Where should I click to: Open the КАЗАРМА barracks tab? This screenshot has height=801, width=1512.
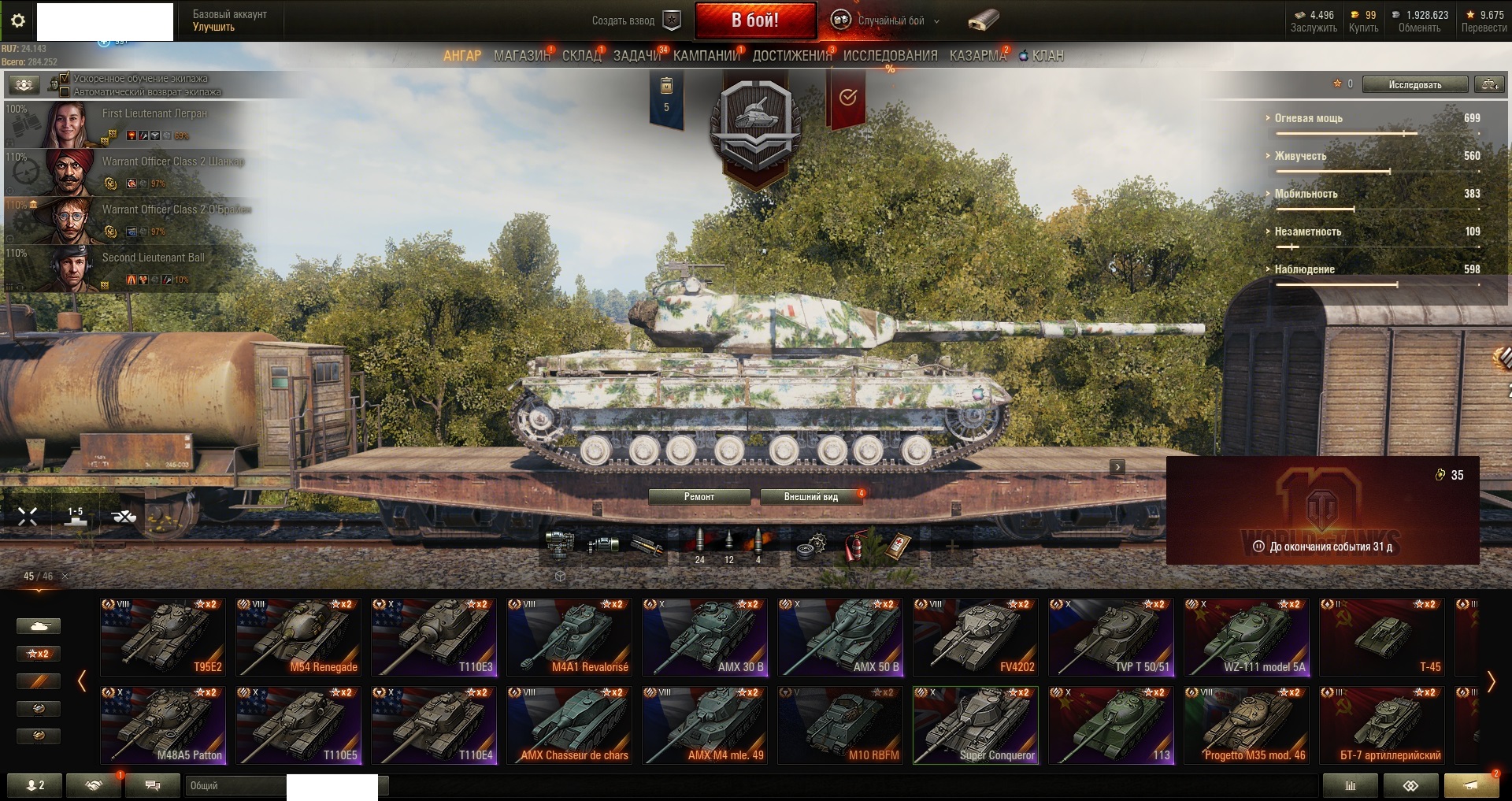point(977,56)
